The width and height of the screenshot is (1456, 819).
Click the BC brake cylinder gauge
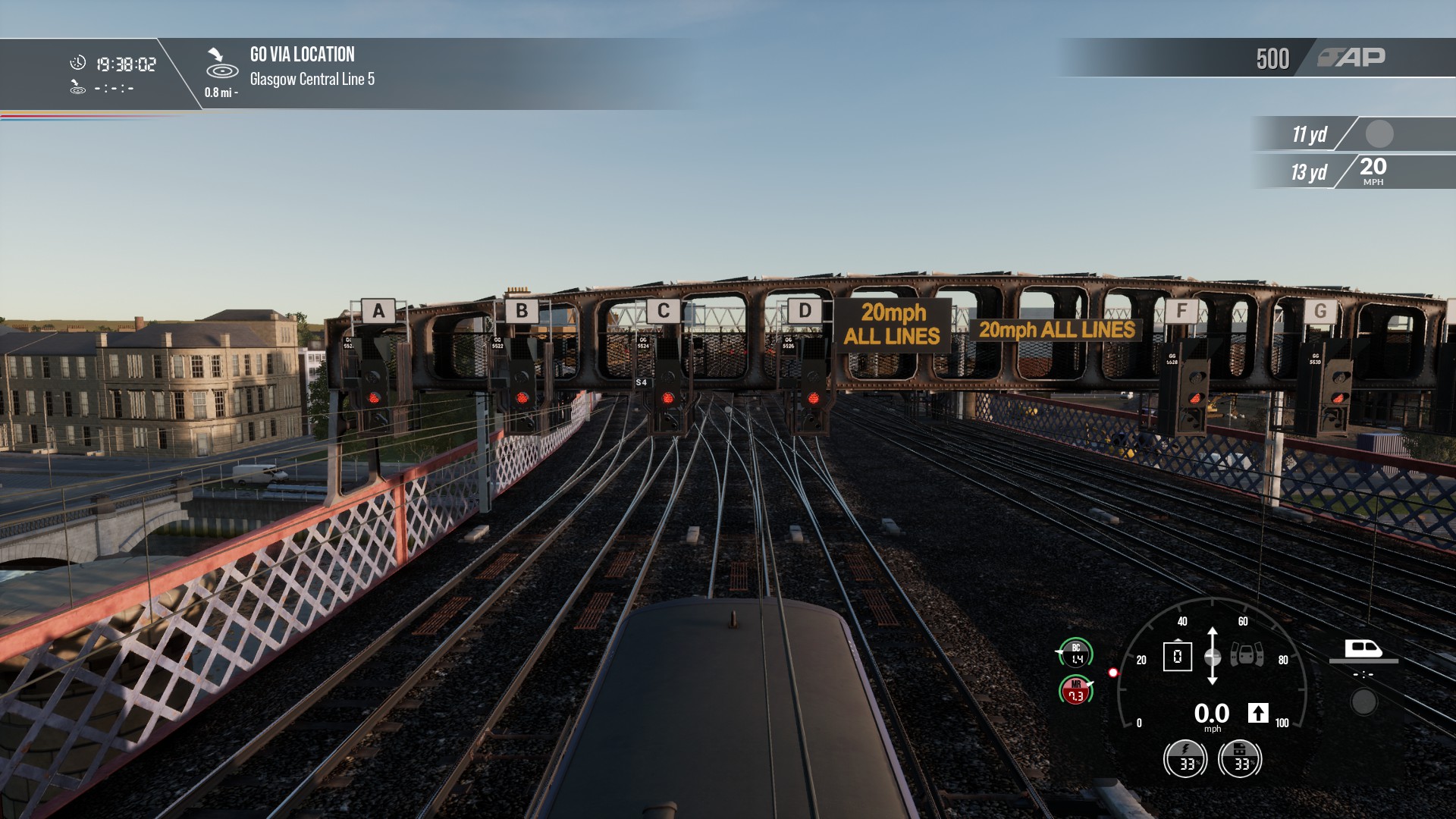point(1075,654)
